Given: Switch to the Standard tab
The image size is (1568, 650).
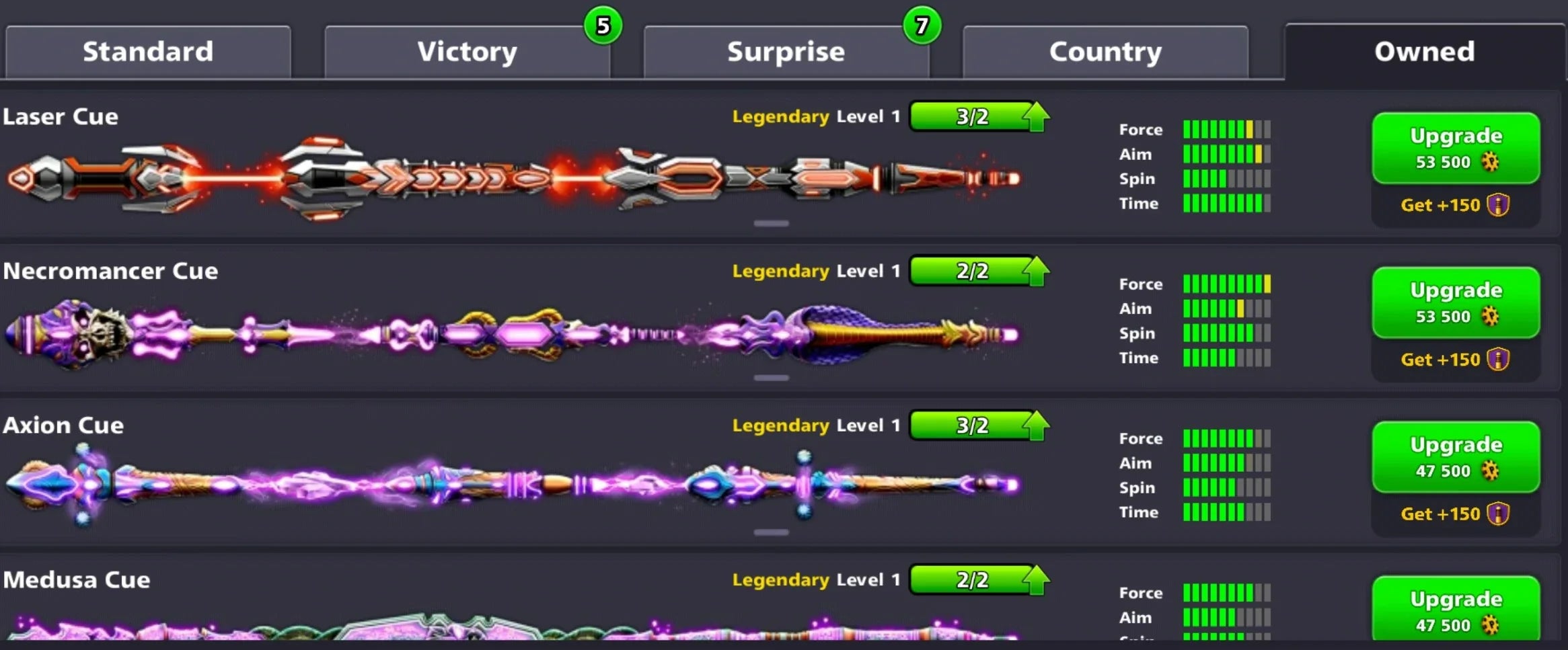Looking at the screenshot, I should tap(148, 51).
